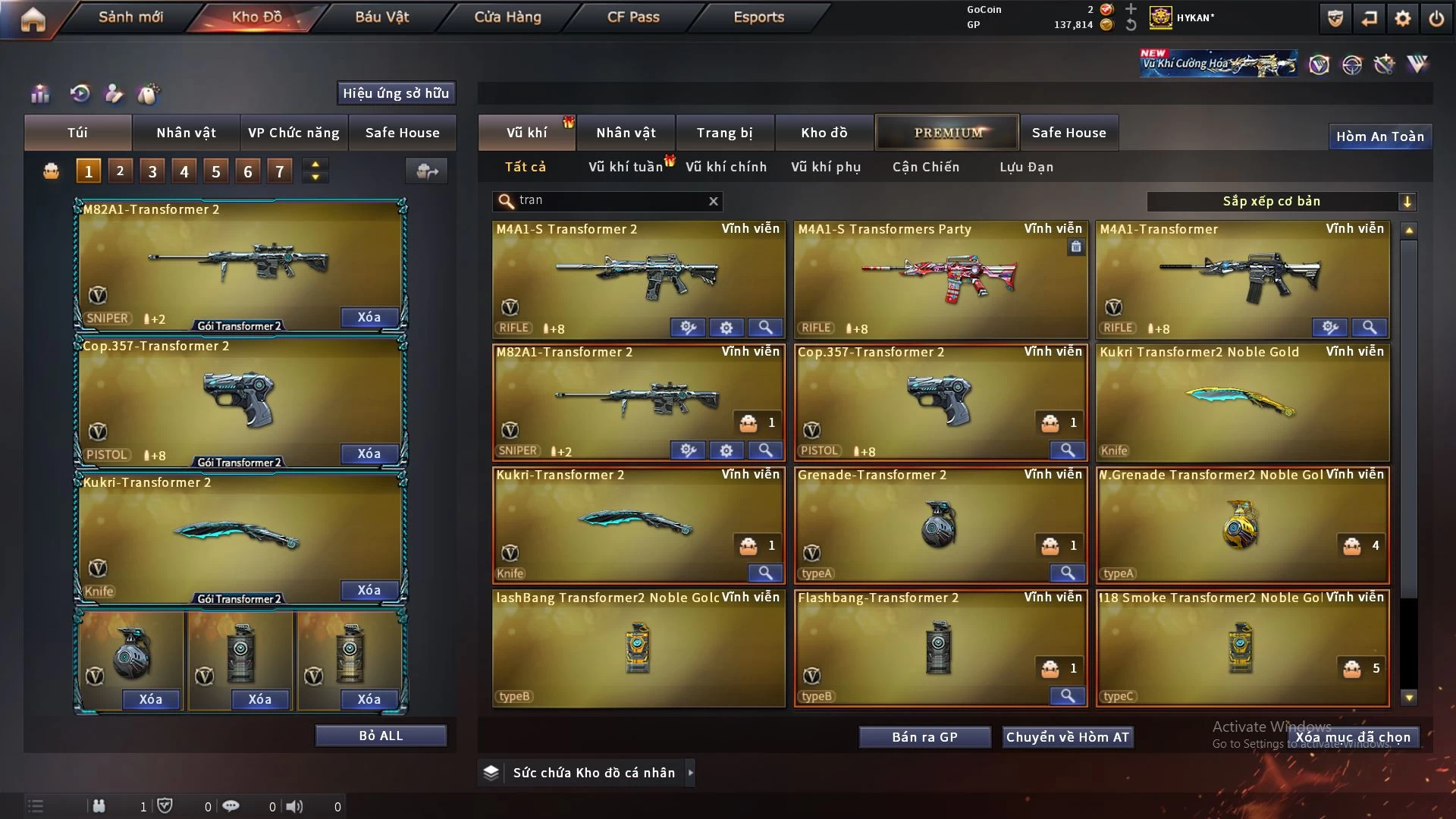Switch to bag slot 3
The height and width of the screenshot is (819, 1456).
tap(152, 171)
